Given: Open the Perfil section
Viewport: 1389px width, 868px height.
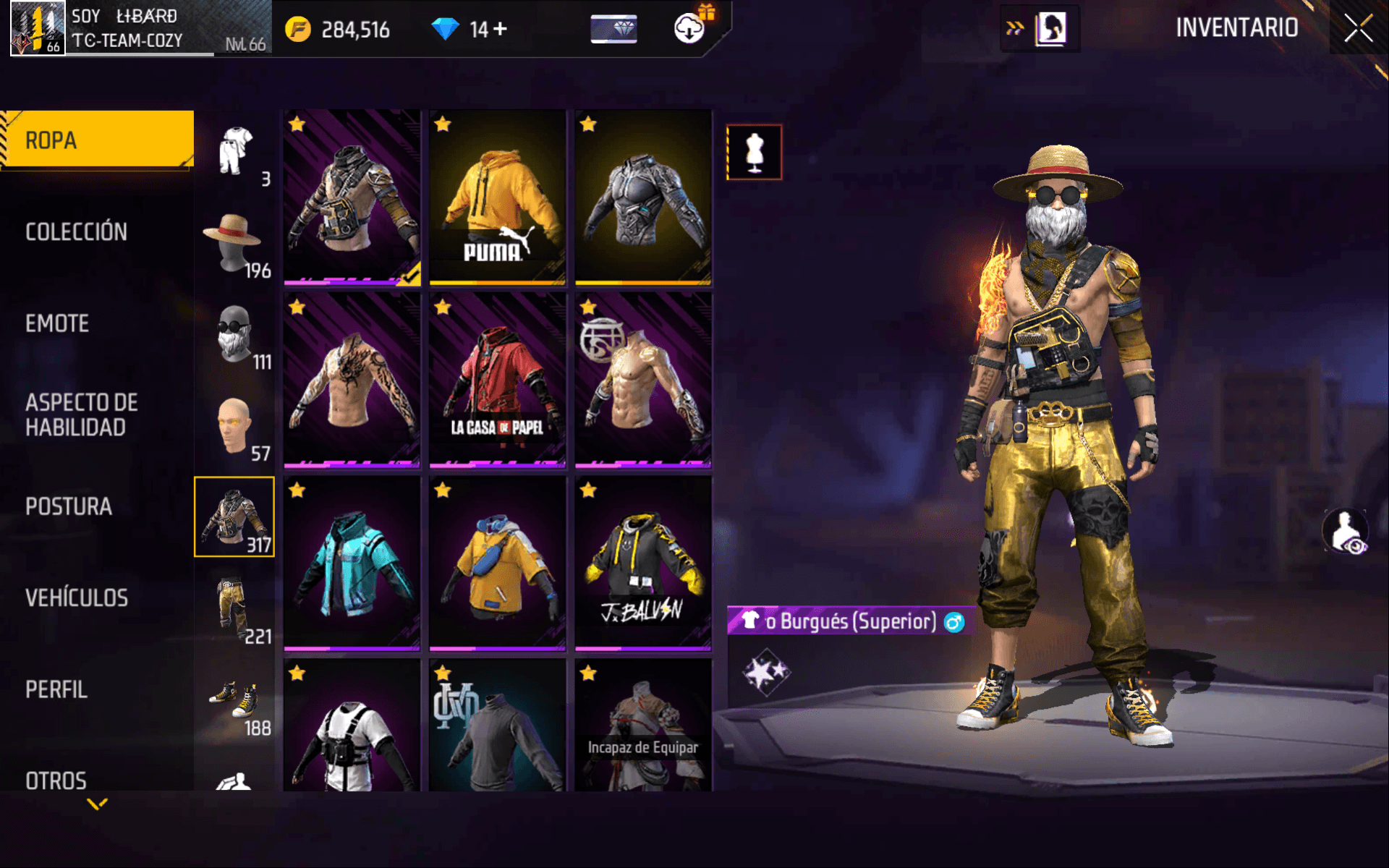Looking at the screenshot, I should pos(56,689).
